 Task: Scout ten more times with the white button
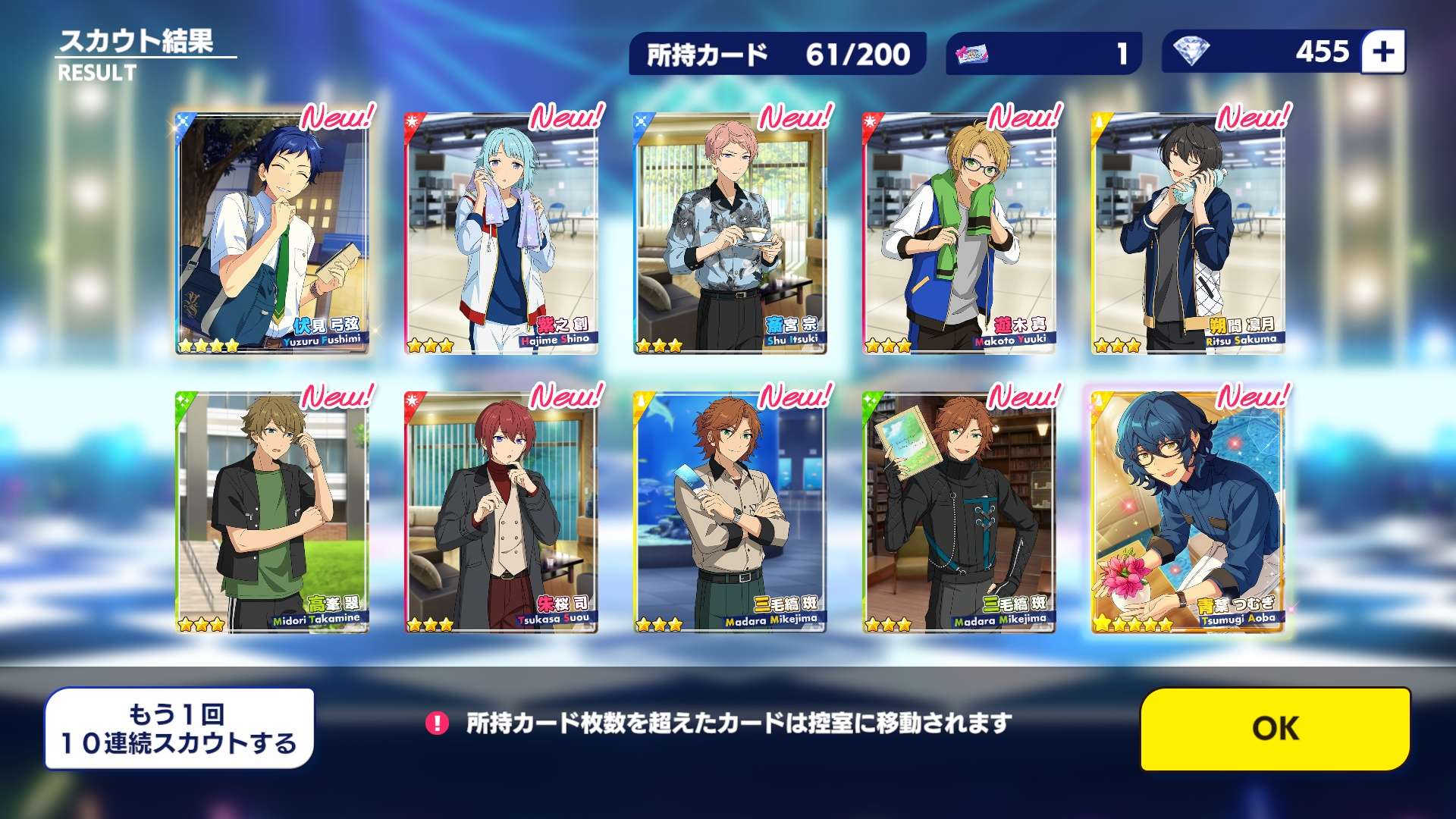[179, 729]
